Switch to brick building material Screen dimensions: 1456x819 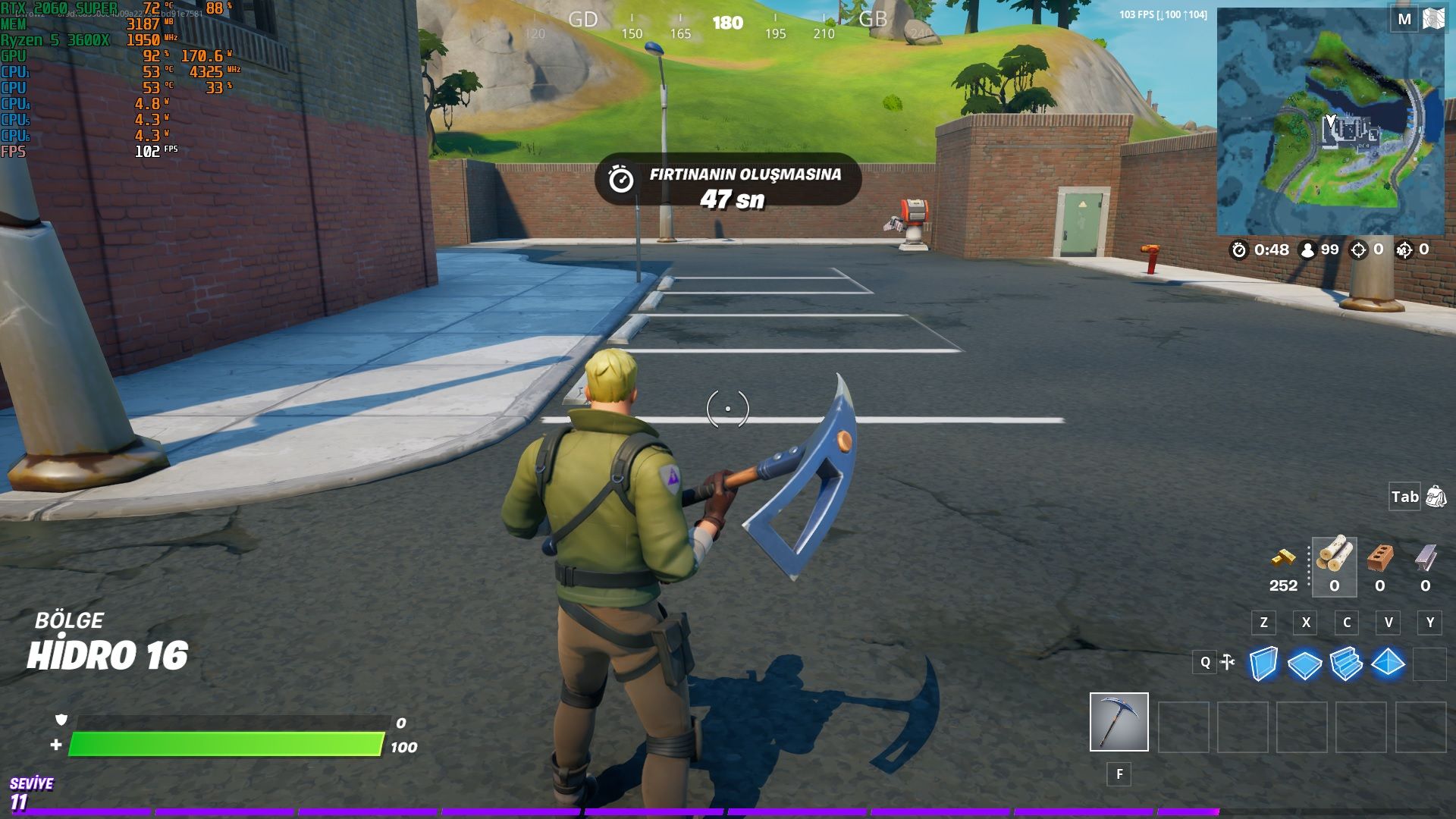[1380, 559]
